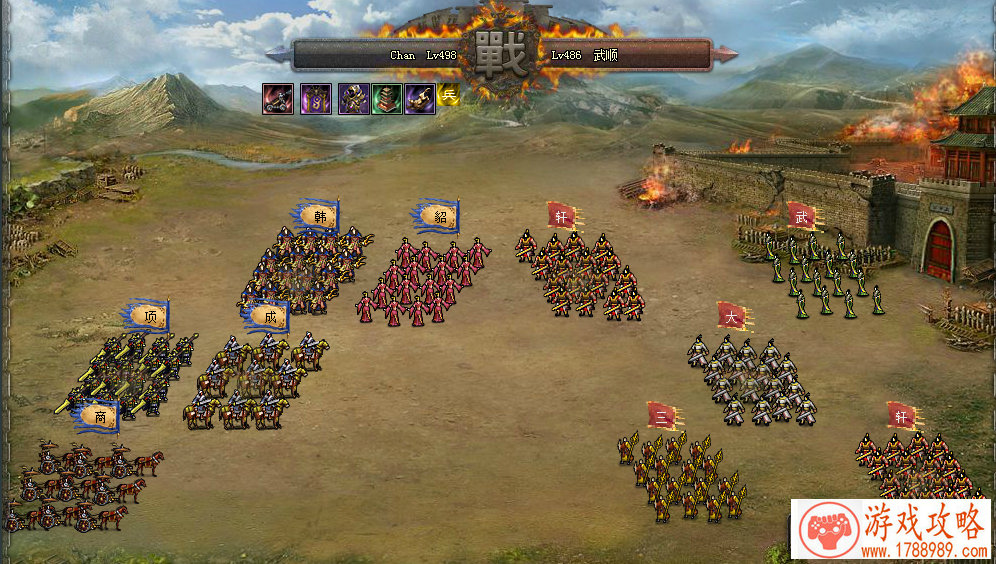The image size is (996, 564).
Task: Select the siege cart skill icon
Action: (x=278, y=99)
